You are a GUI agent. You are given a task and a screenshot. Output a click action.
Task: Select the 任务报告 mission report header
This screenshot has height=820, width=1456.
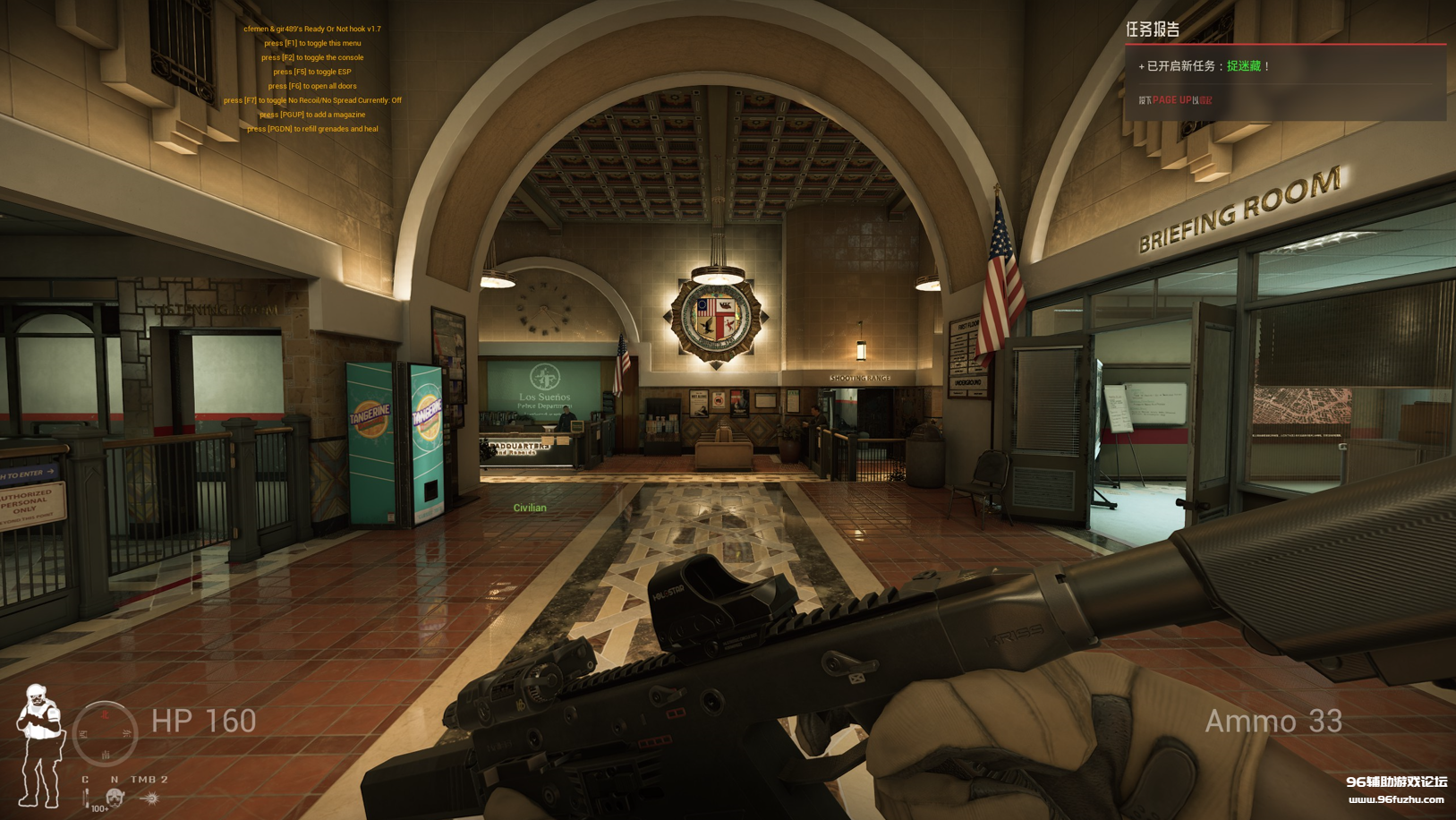[x=1153, y=30]
